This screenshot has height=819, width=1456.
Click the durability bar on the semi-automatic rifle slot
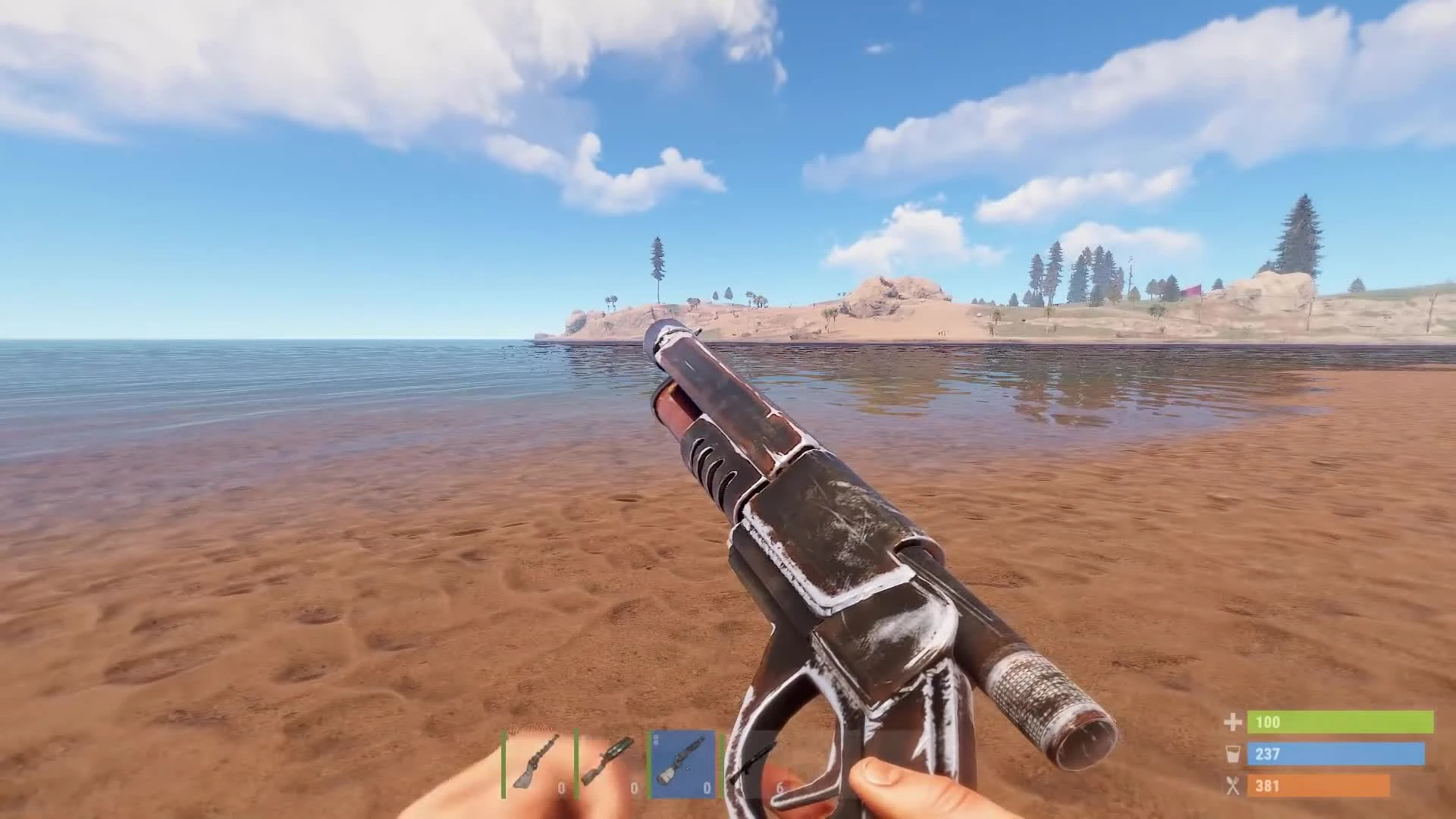pyautogui.click(x=576, y=762)
